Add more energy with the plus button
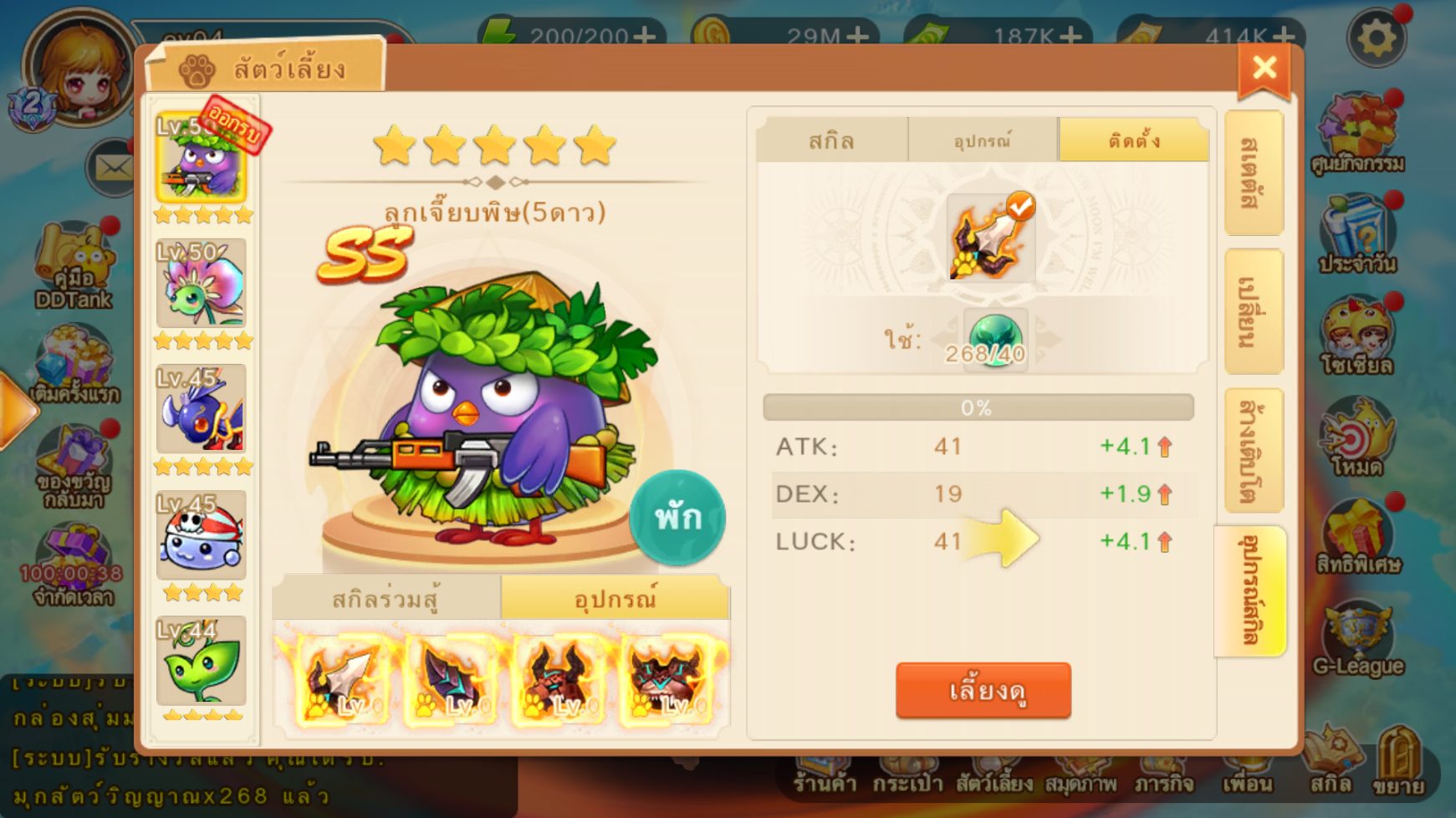Viewport: 1456px width, 818px height. coord(645,36)
